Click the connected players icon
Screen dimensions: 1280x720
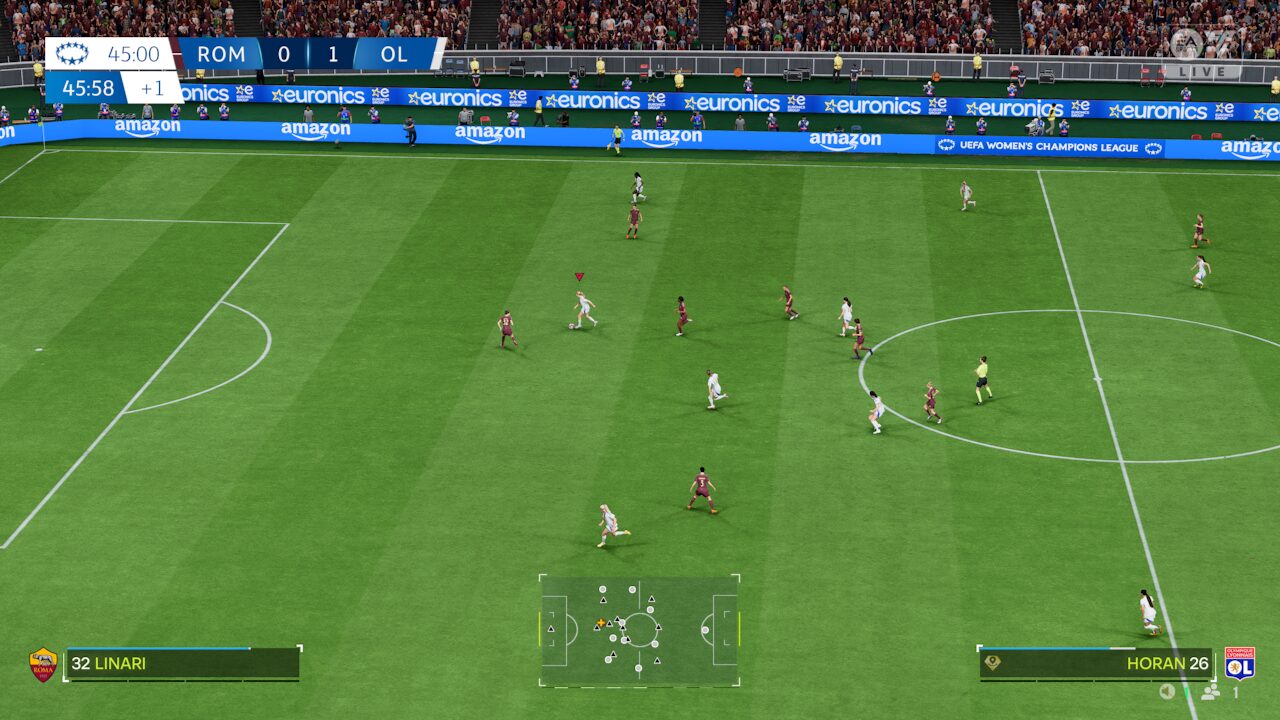[x=1211, y=692]
